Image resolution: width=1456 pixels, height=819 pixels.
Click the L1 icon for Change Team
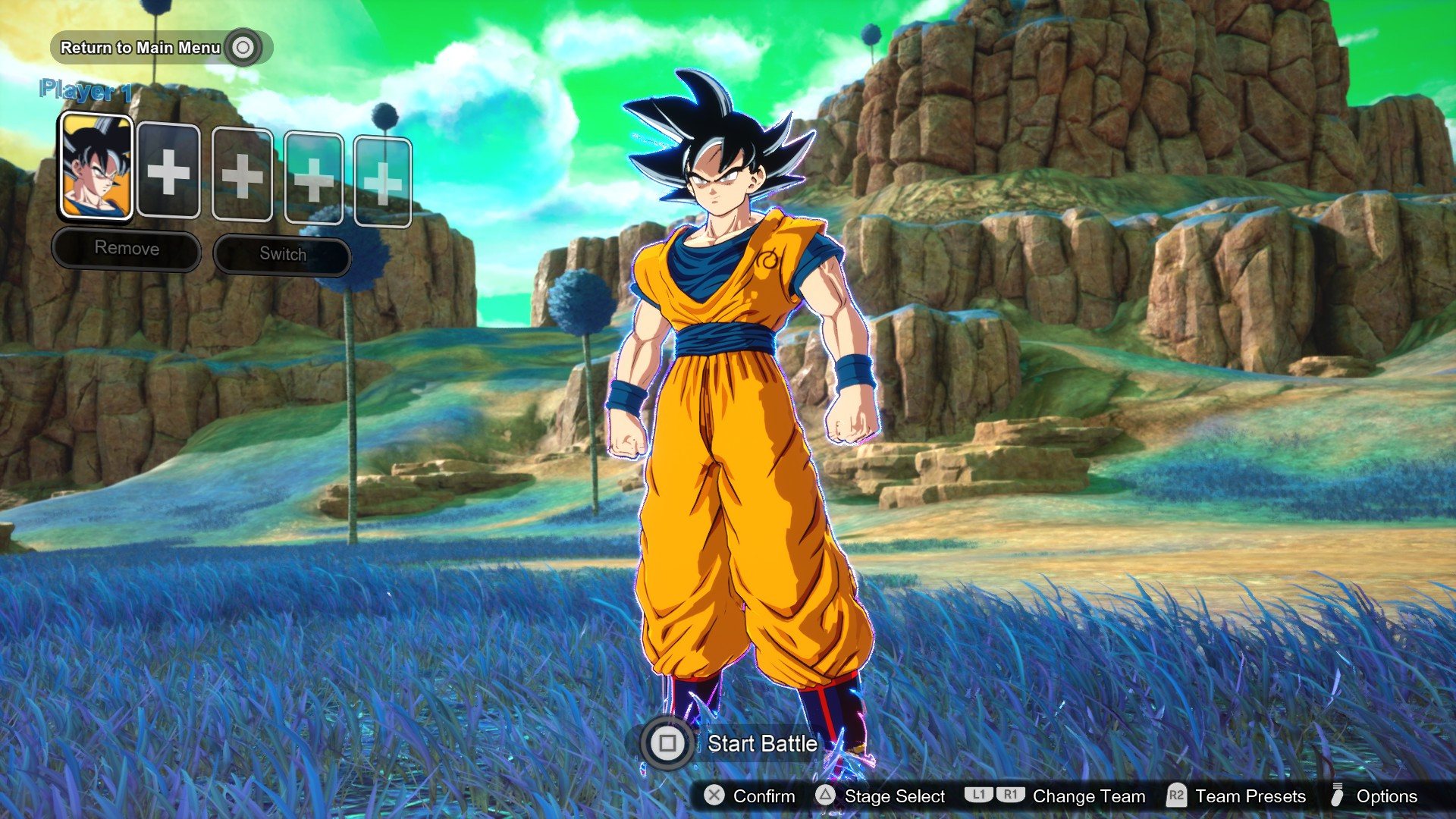(x=979, y=797)
